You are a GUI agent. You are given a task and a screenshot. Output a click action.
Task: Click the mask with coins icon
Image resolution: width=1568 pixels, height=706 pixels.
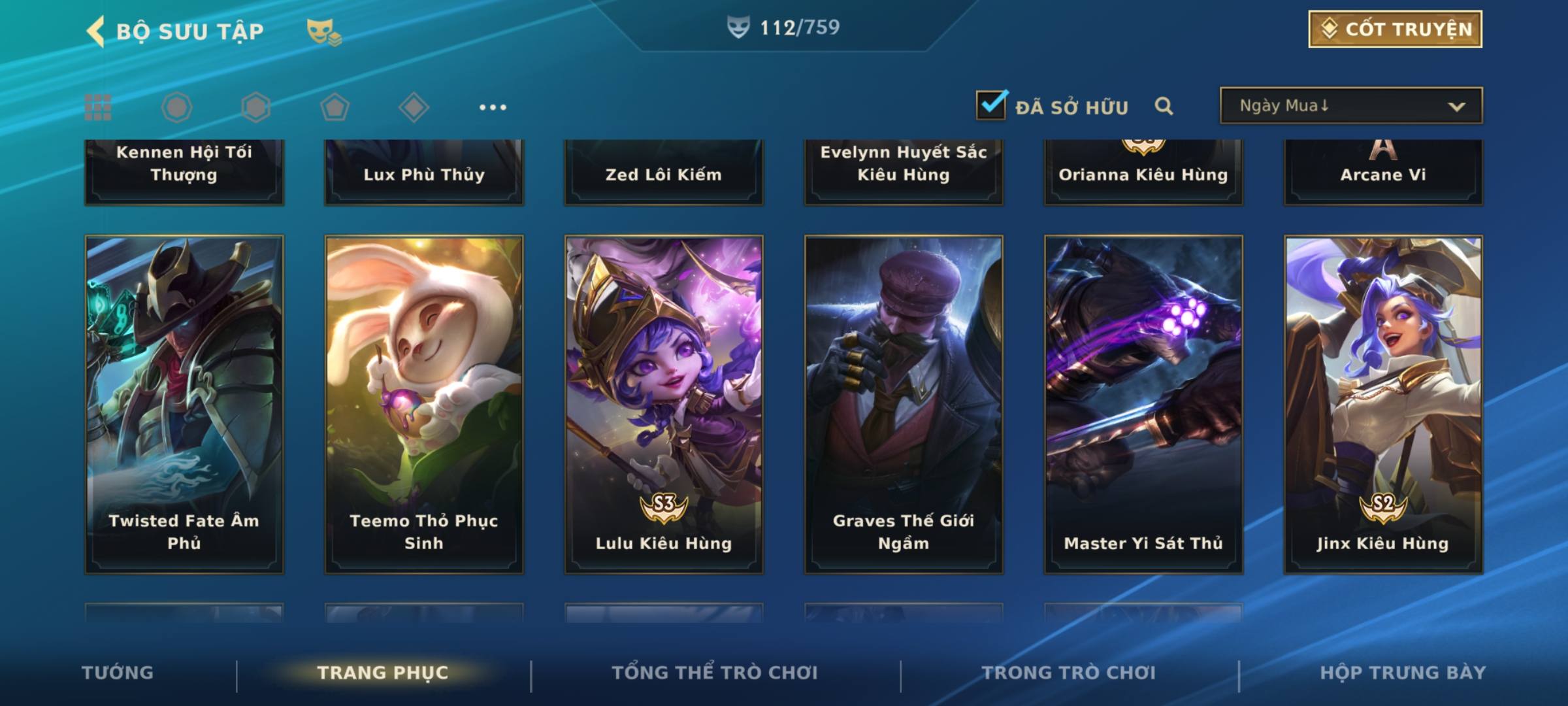(x=323, y=31)
